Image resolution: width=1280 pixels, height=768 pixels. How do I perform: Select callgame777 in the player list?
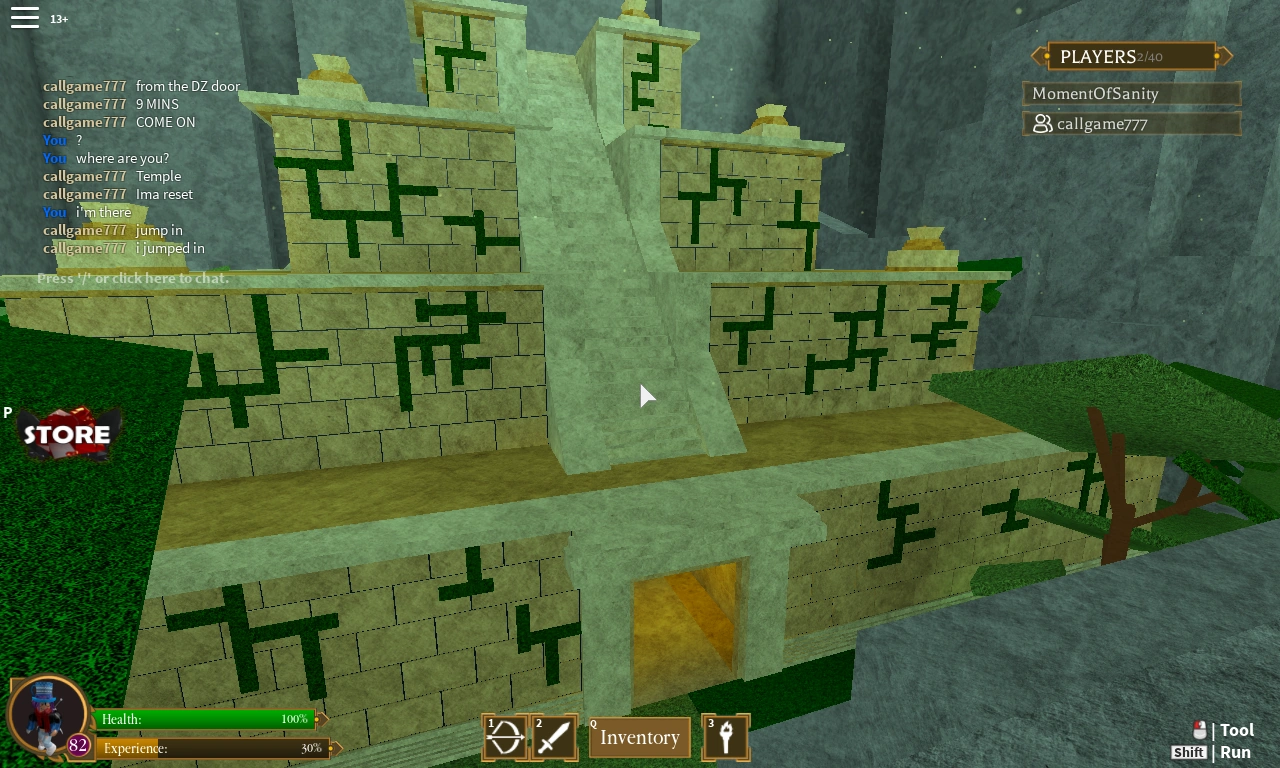tap(1131, 123)
